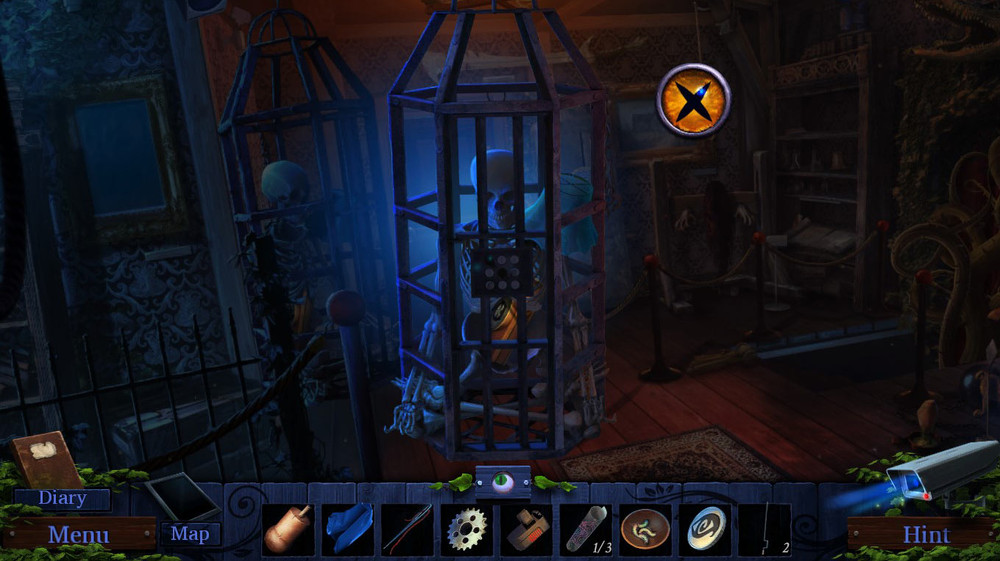Select the wooden mallet inventory item

pos(288,529)
